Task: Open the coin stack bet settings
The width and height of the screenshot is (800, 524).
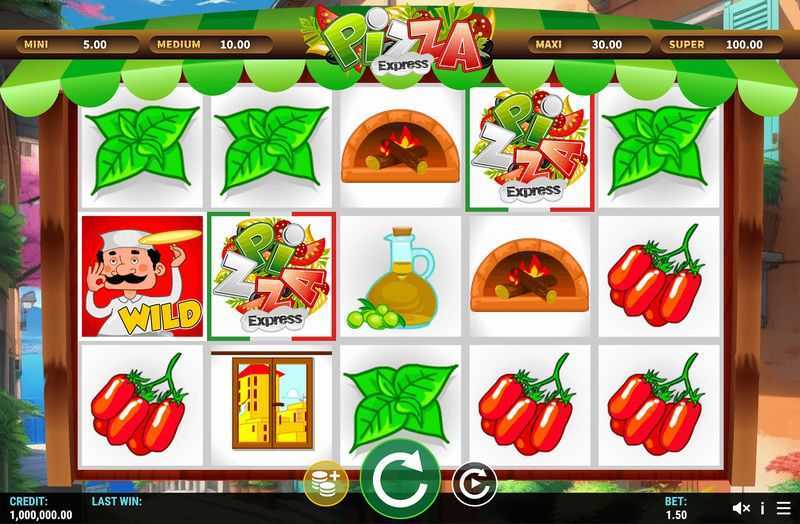Action: coord(326,483)
